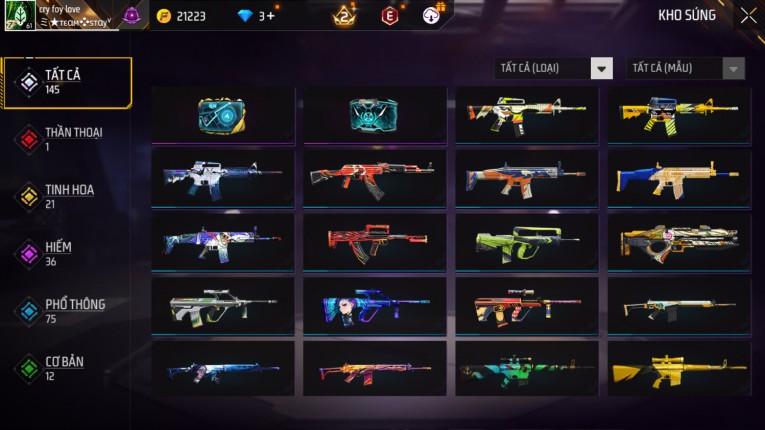The height and width of the screenshot is (430, 765).
Task: Add diamonds with the plus button
Action: pyautogui.click(x=270, y=16)
